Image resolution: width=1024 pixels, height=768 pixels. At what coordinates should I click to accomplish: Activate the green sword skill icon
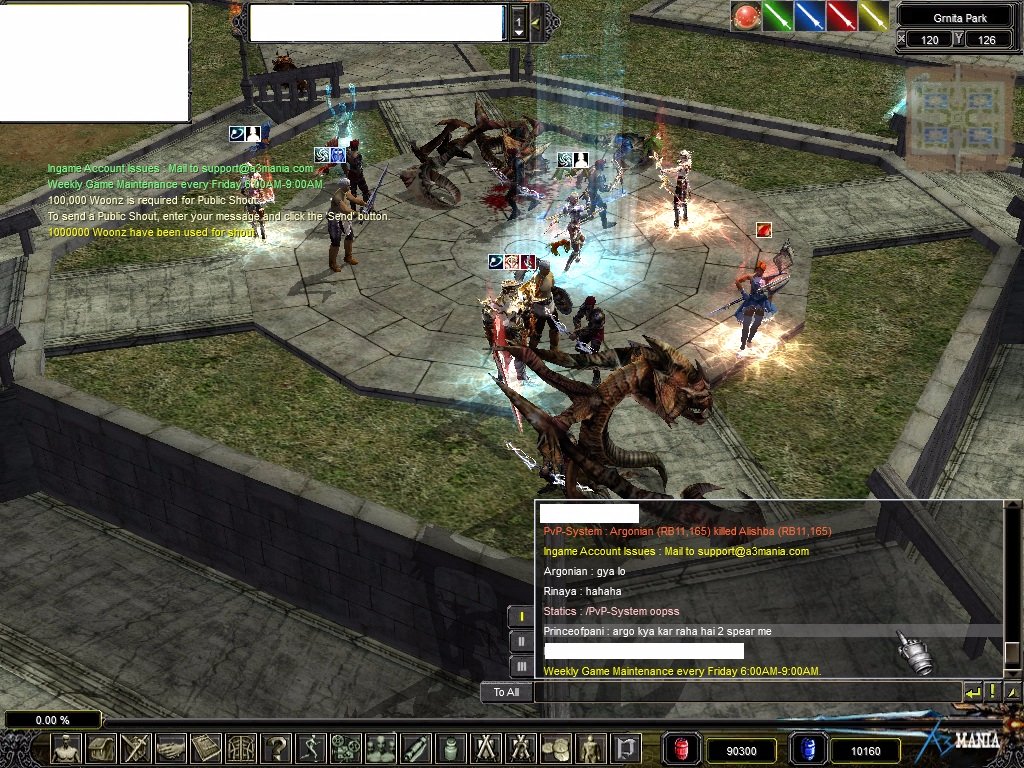778,16
